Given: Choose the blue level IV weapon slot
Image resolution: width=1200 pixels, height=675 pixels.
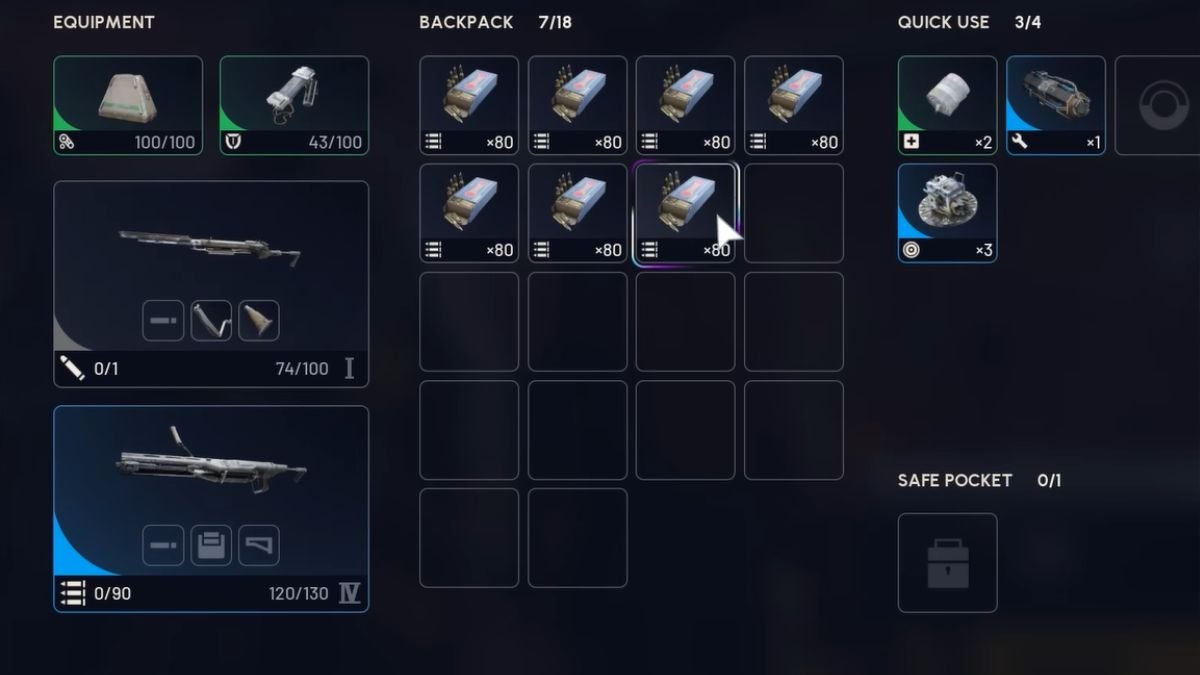Looking at the screenshot, I should point(211,507).
